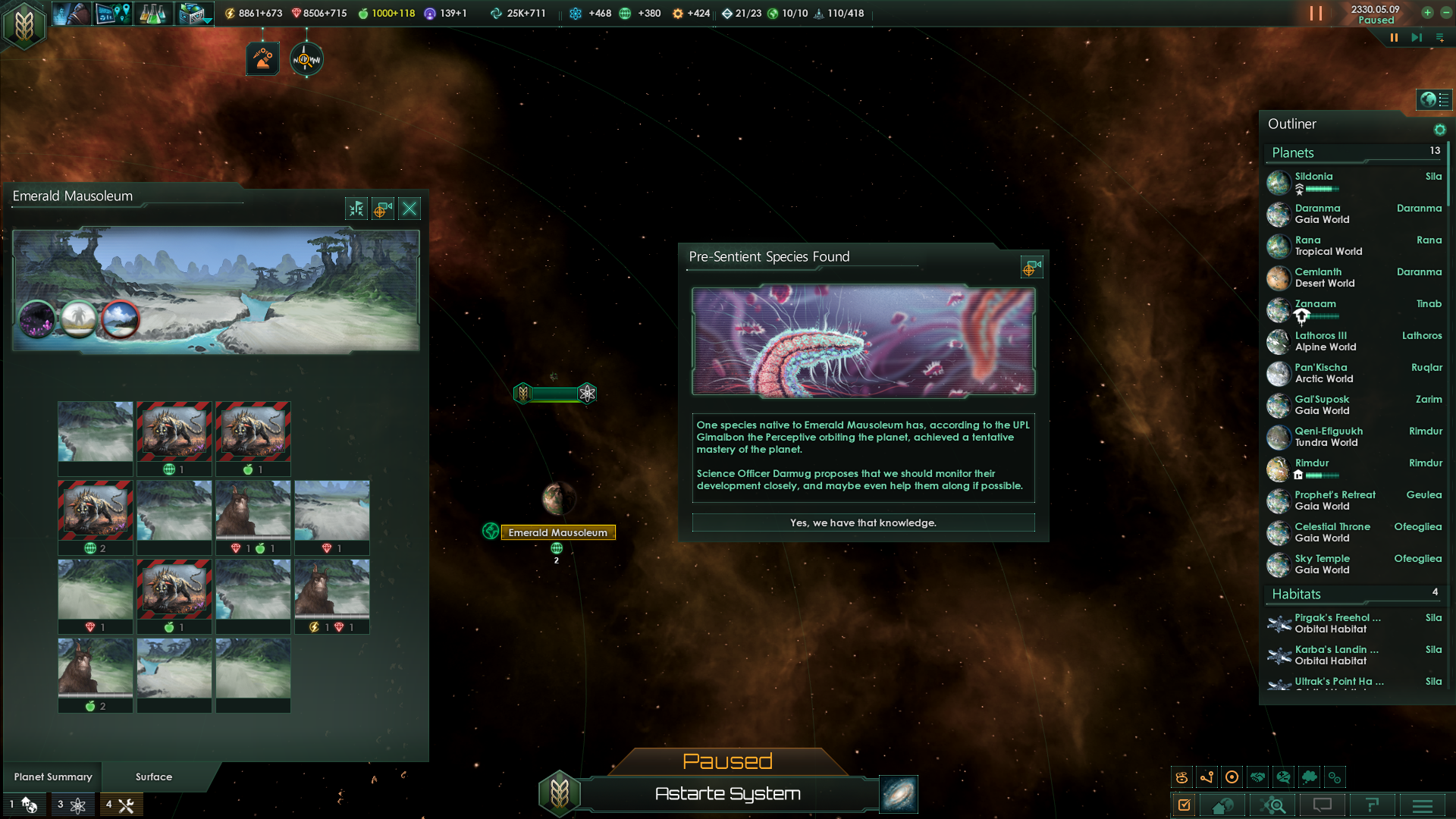The height and width of the screenshot is (819, 1456).
Task: Switch to the Surface tab
Action: point(153,777)
